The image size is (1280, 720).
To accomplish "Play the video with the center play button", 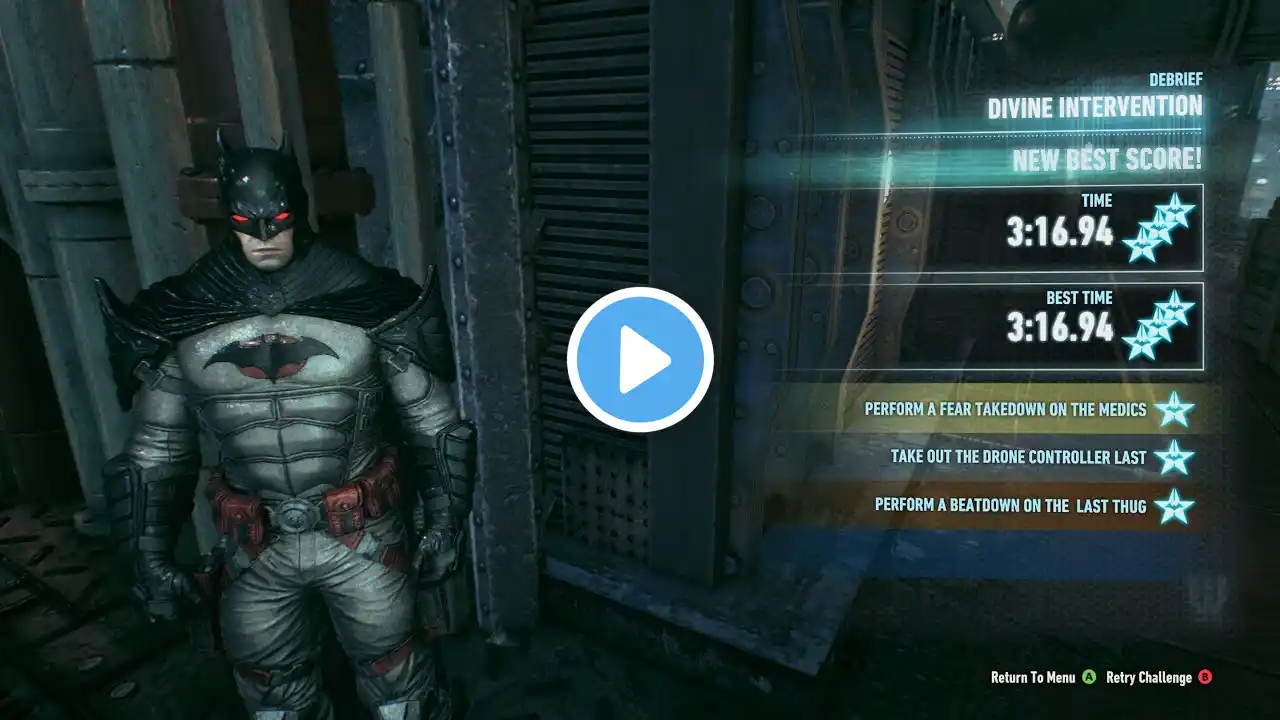I will point(640,360).
